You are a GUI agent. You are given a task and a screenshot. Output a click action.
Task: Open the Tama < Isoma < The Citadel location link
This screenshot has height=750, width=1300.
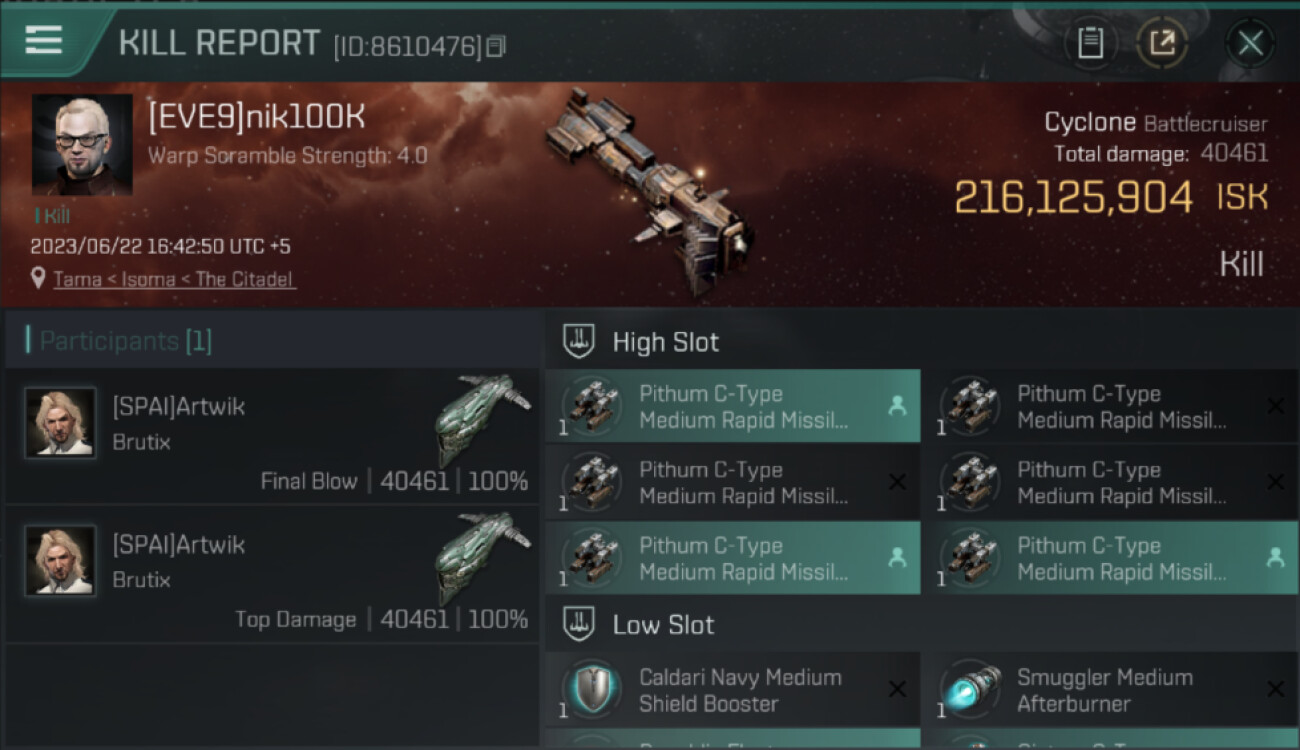174,279
